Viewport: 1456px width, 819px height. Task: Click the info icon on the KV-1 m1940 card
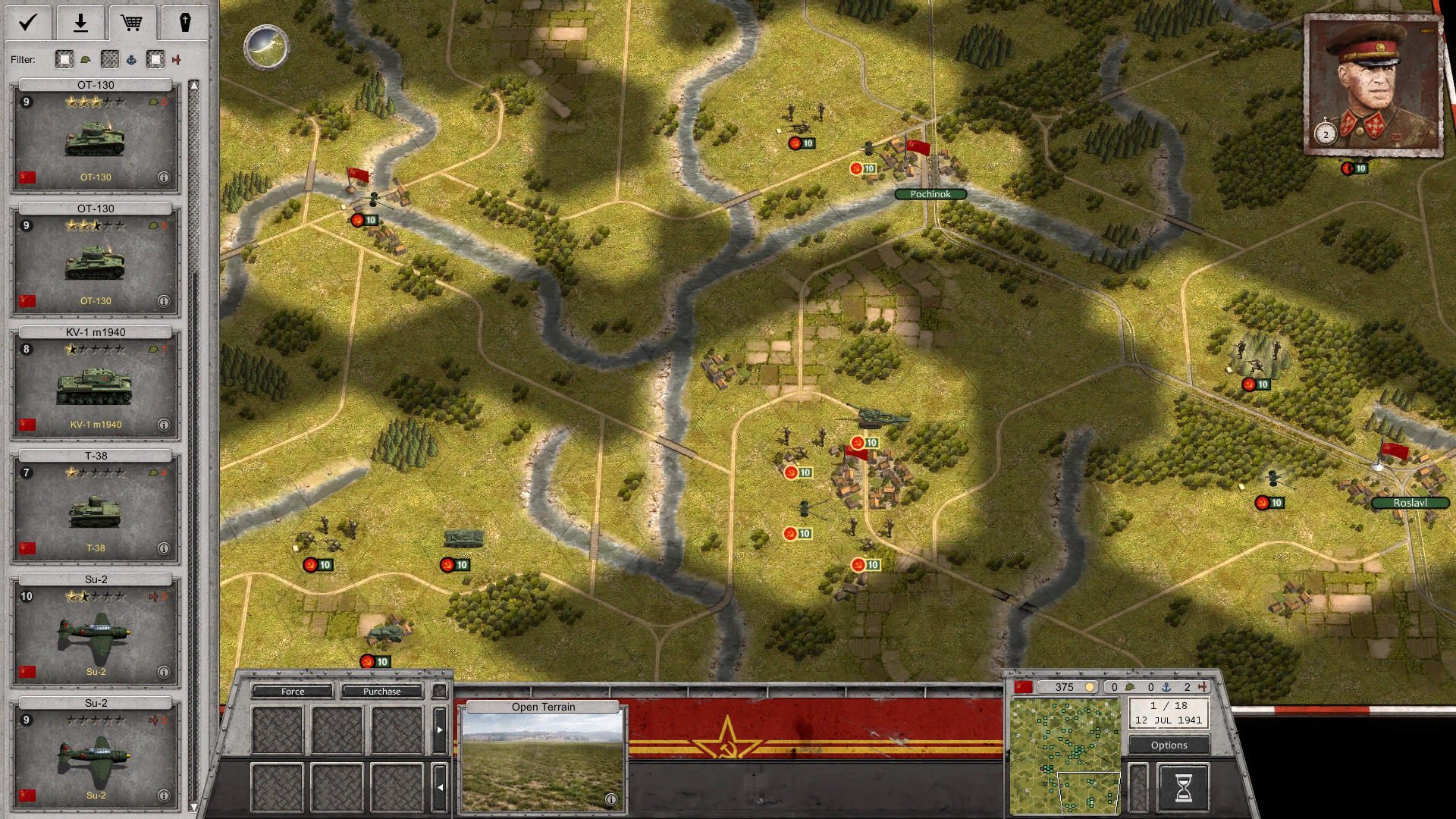(162, 425)
